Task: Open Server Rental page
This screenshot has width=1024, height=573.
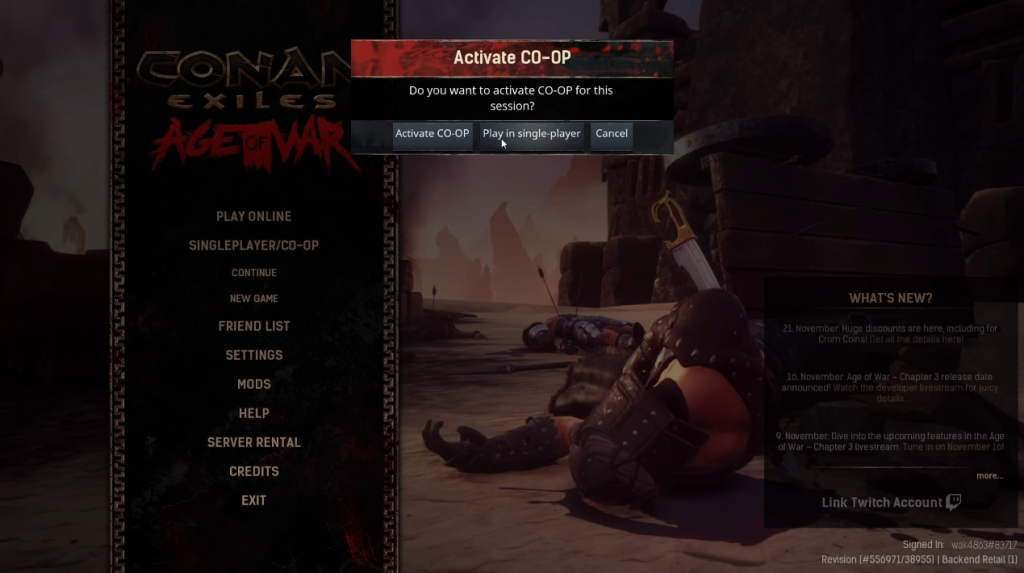Action: click(254, 442)
